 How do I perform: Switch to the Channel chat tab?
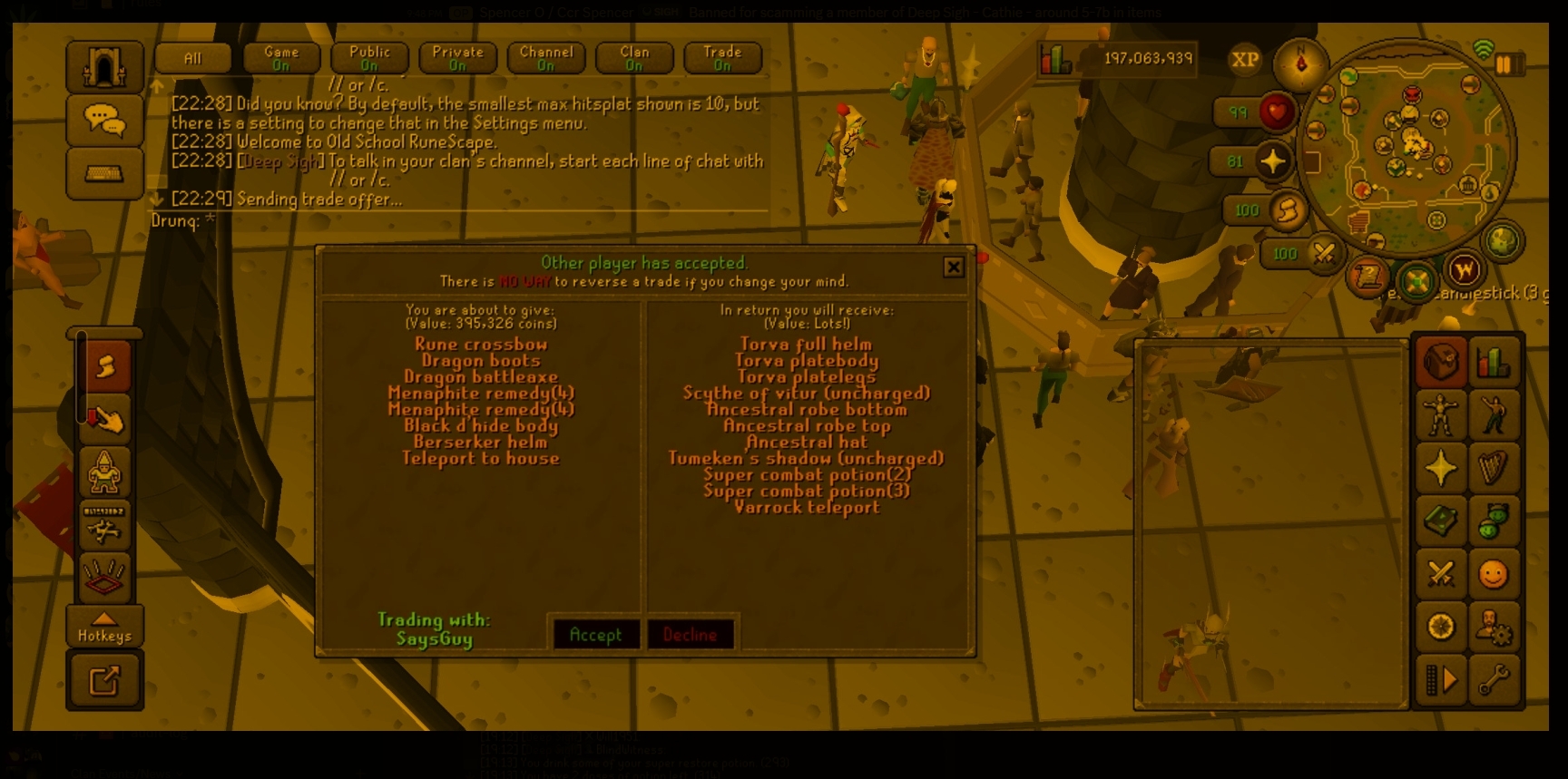(546, 58)
